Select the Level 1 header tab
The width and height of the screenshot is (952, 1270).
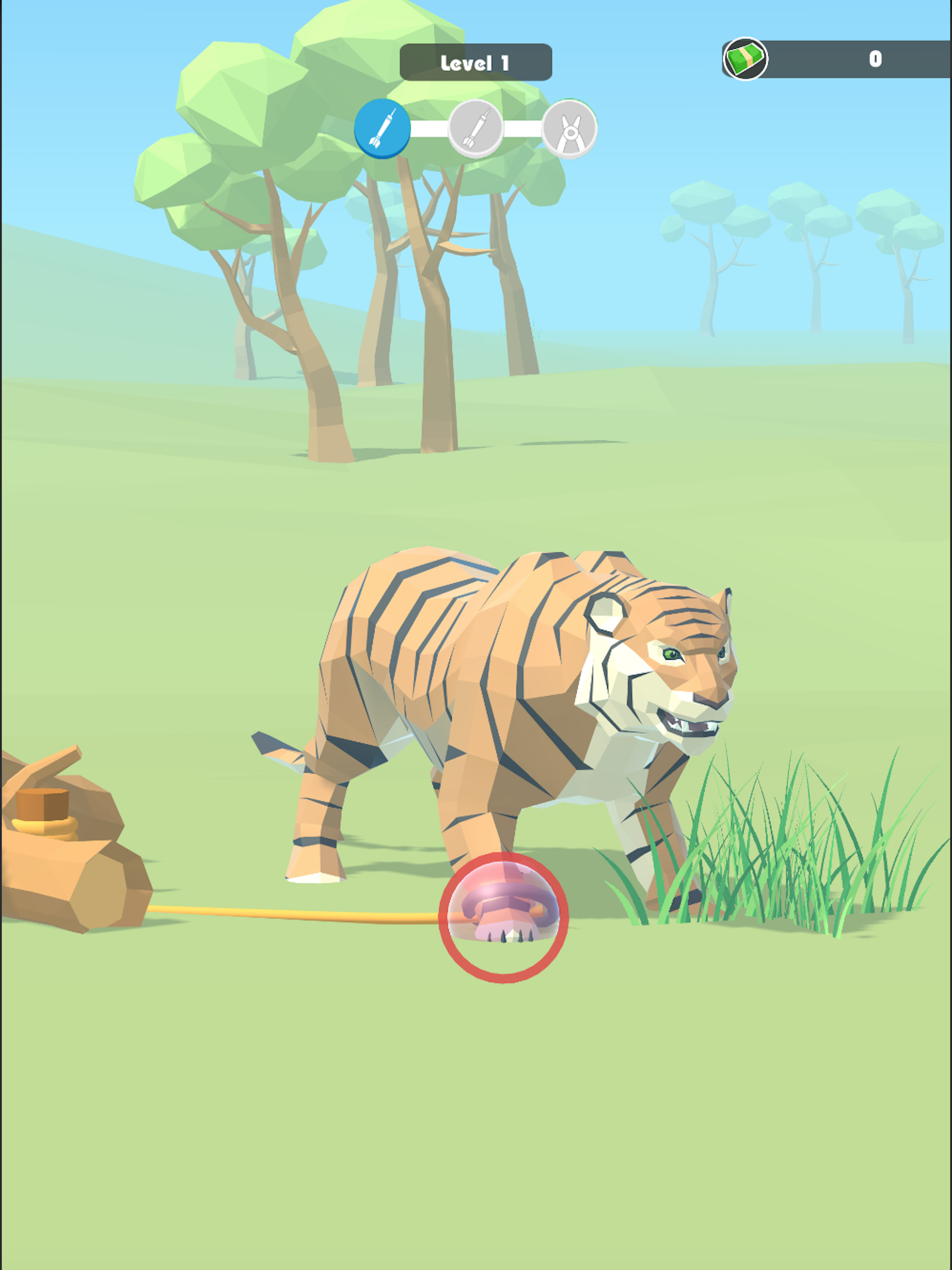point(476,62)
